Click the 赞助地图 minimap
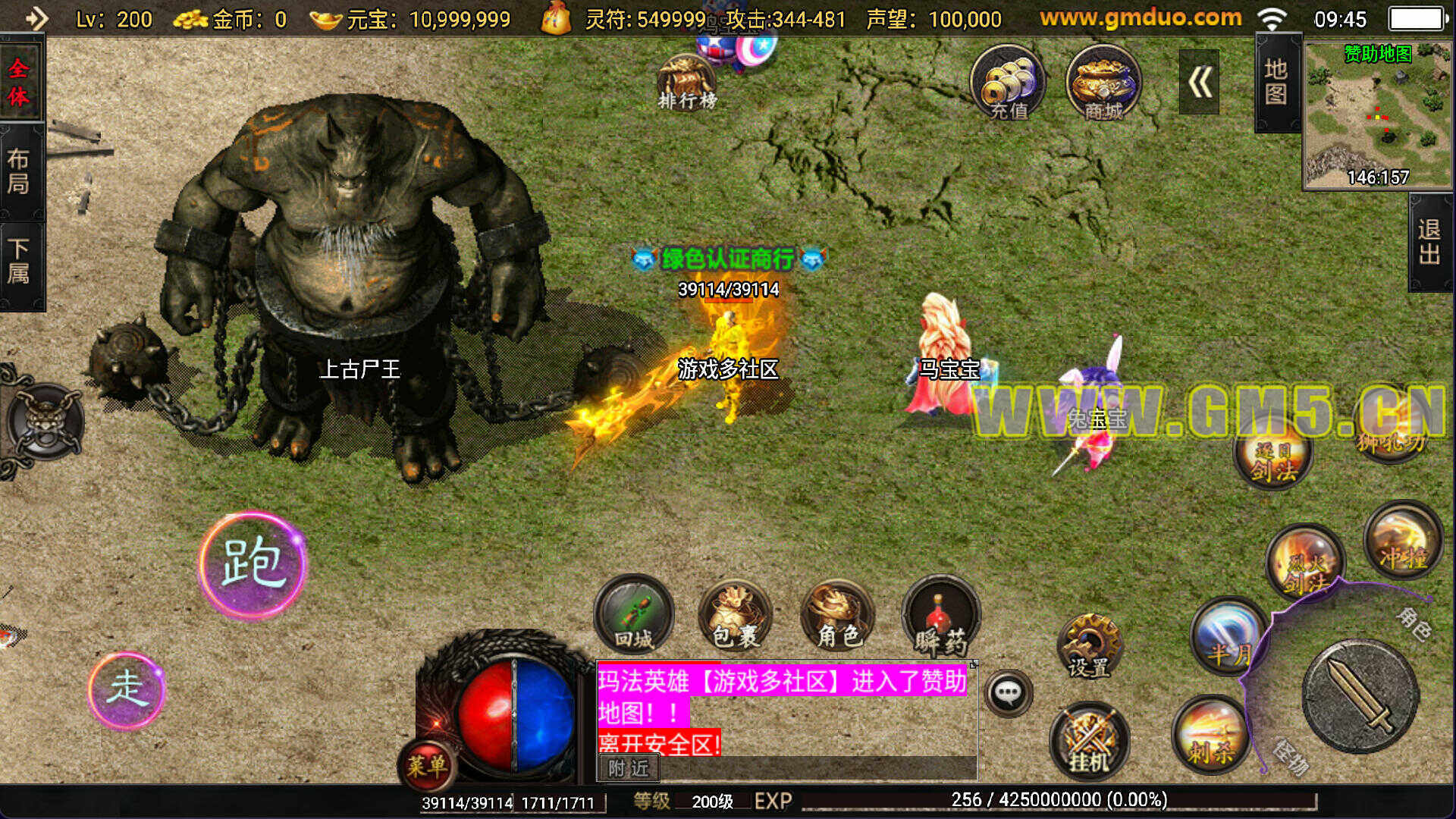The image size is (1456, 819). click(x=1377, y=114)
